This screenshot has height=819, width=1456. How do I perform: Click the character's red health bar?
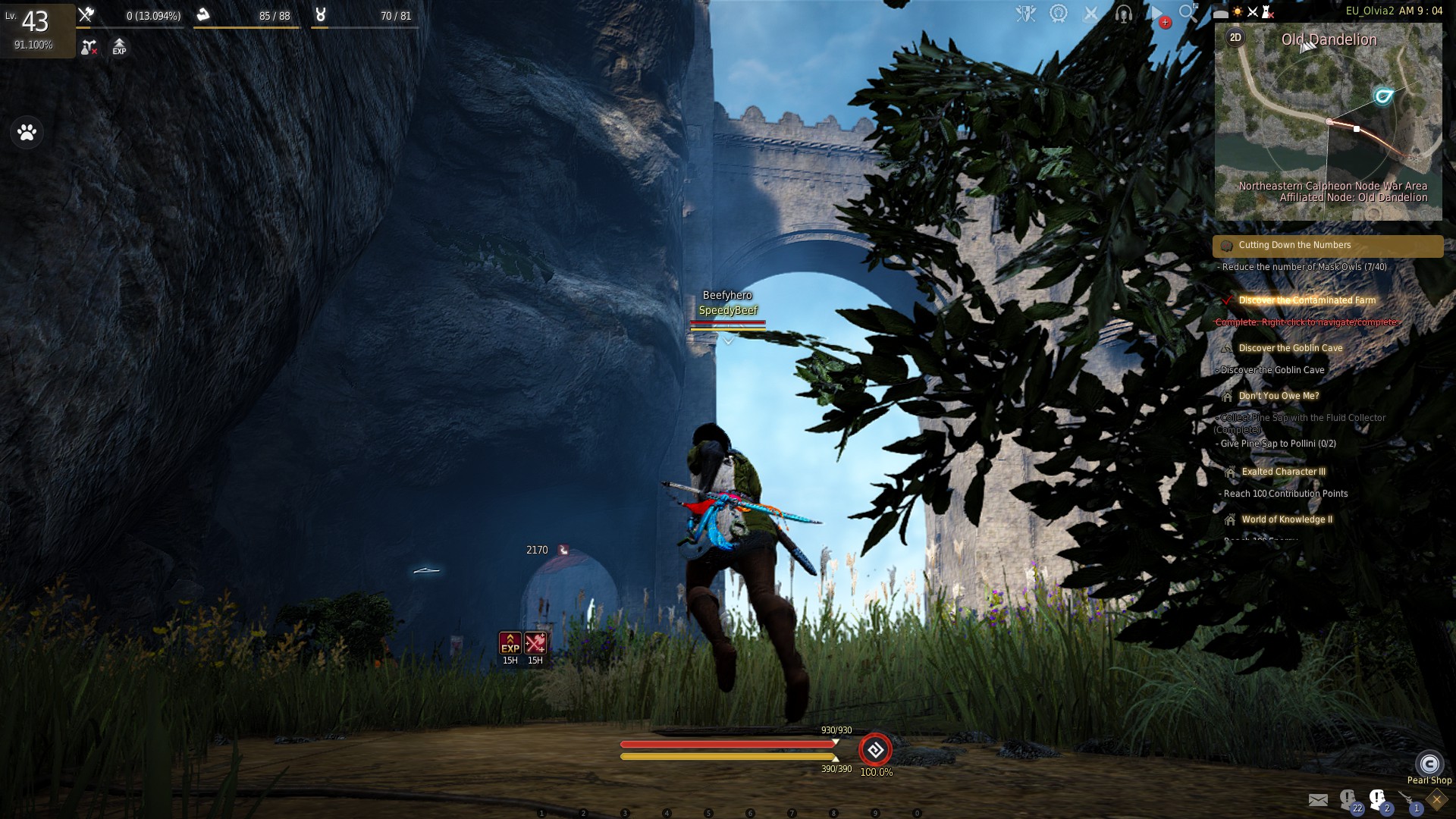pos(726,745)
